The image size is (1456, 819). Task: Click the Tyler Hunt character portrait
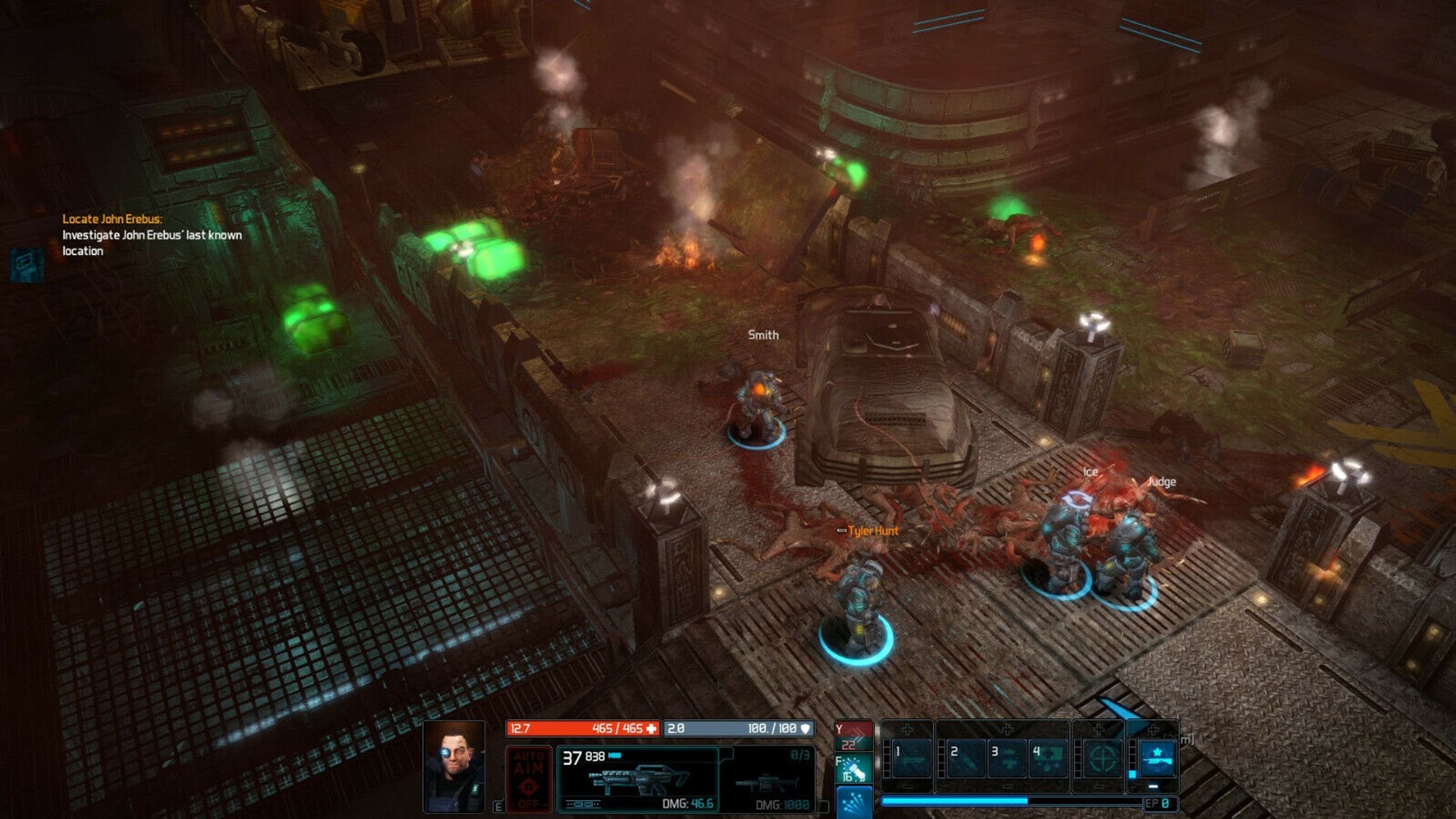454,767
